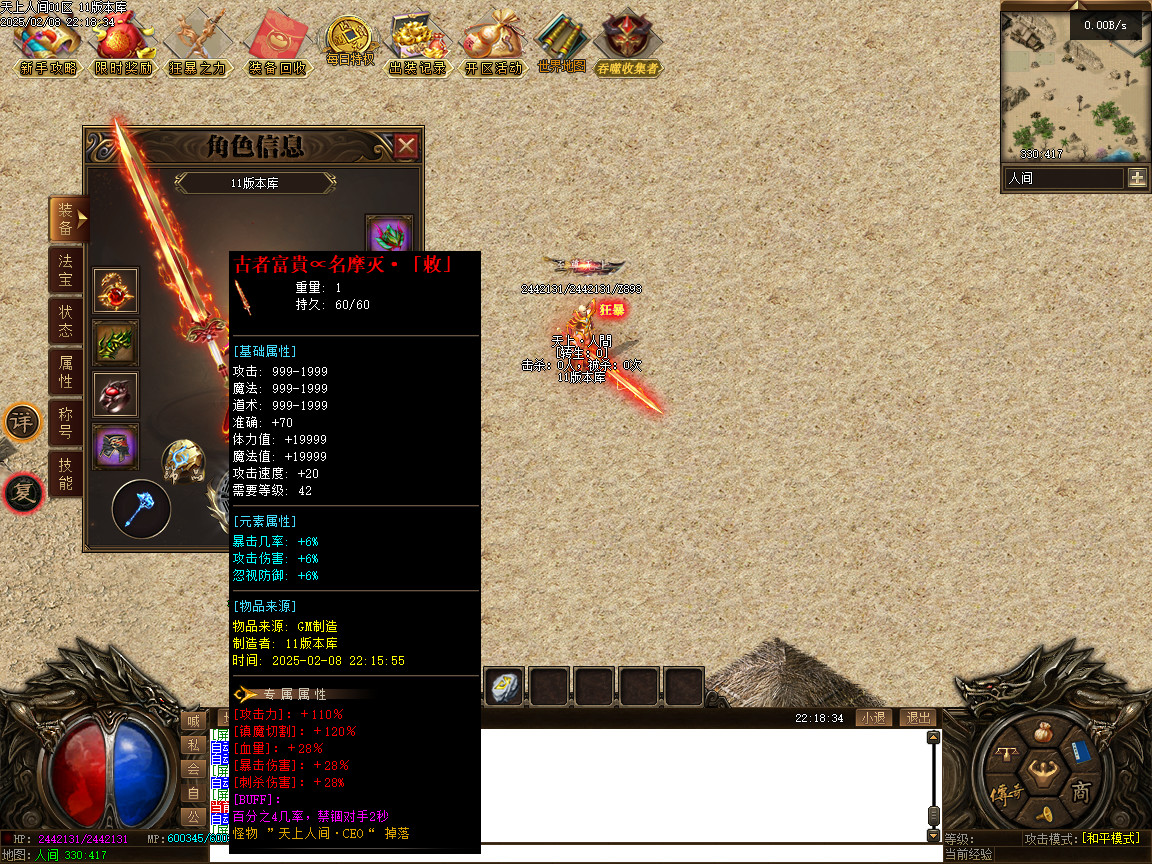Click the minimap plus button

pyautogui.click(x=1137, y=178)
